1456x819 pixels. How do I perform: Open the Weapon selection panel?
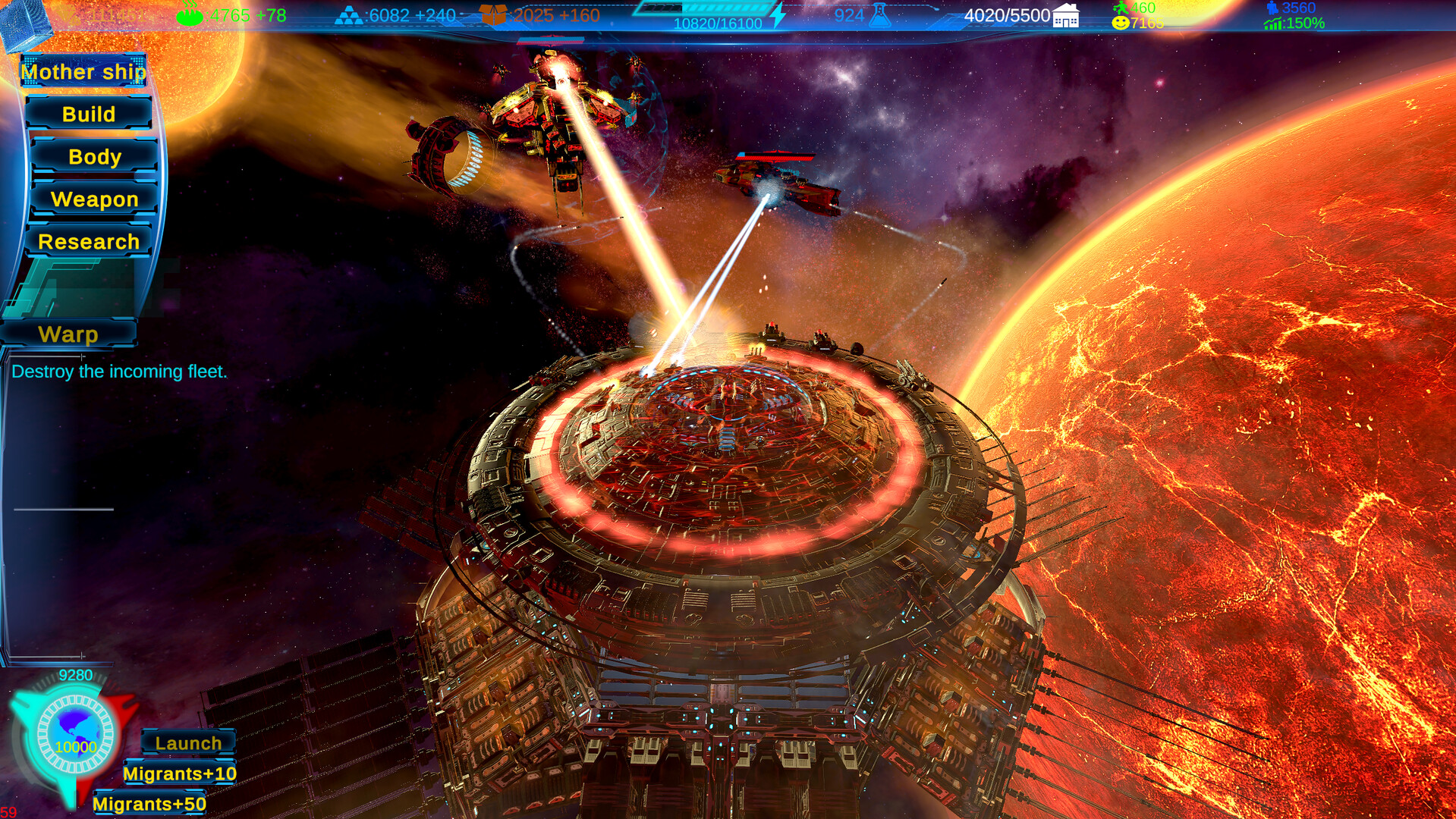point(94,199)
